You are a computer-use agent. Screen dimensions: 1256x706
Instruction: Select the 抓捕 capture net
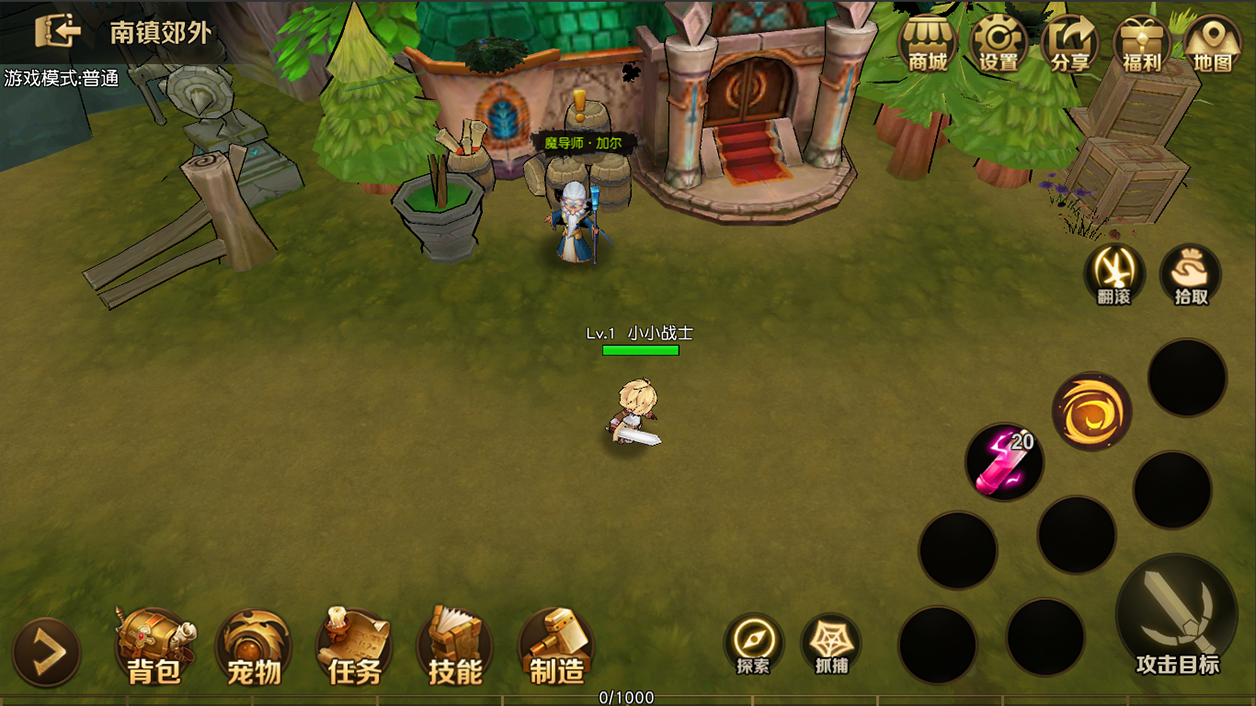(x=831, y=643)
